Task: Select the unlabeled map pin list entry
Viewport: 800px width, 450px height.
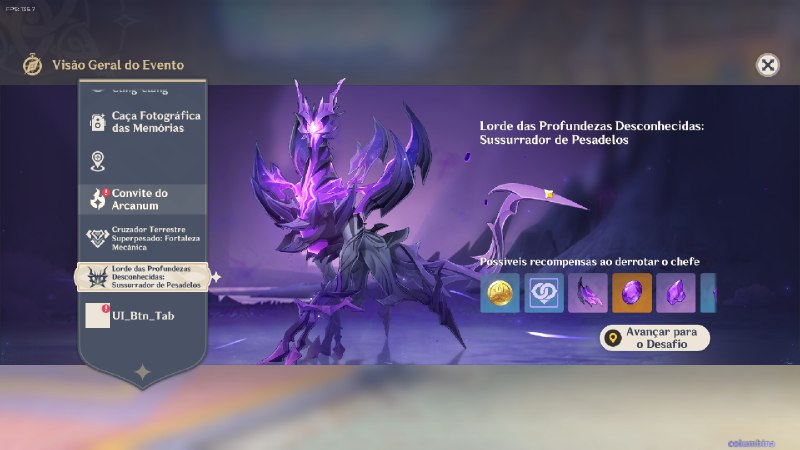Action: tap(140, 160)
